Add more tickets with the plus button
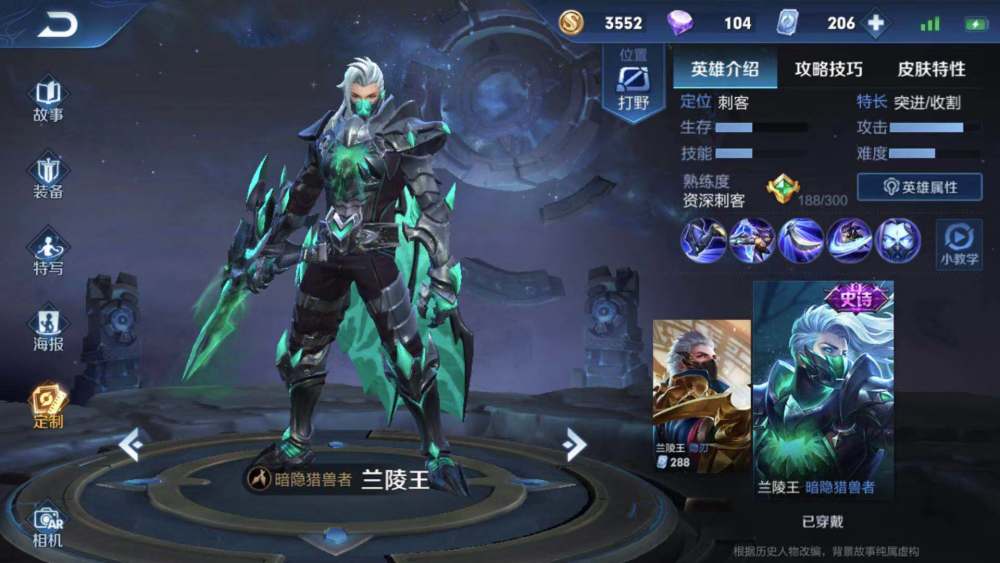The width and height of the screenshot is (1000, 563). tap(876, 23)
